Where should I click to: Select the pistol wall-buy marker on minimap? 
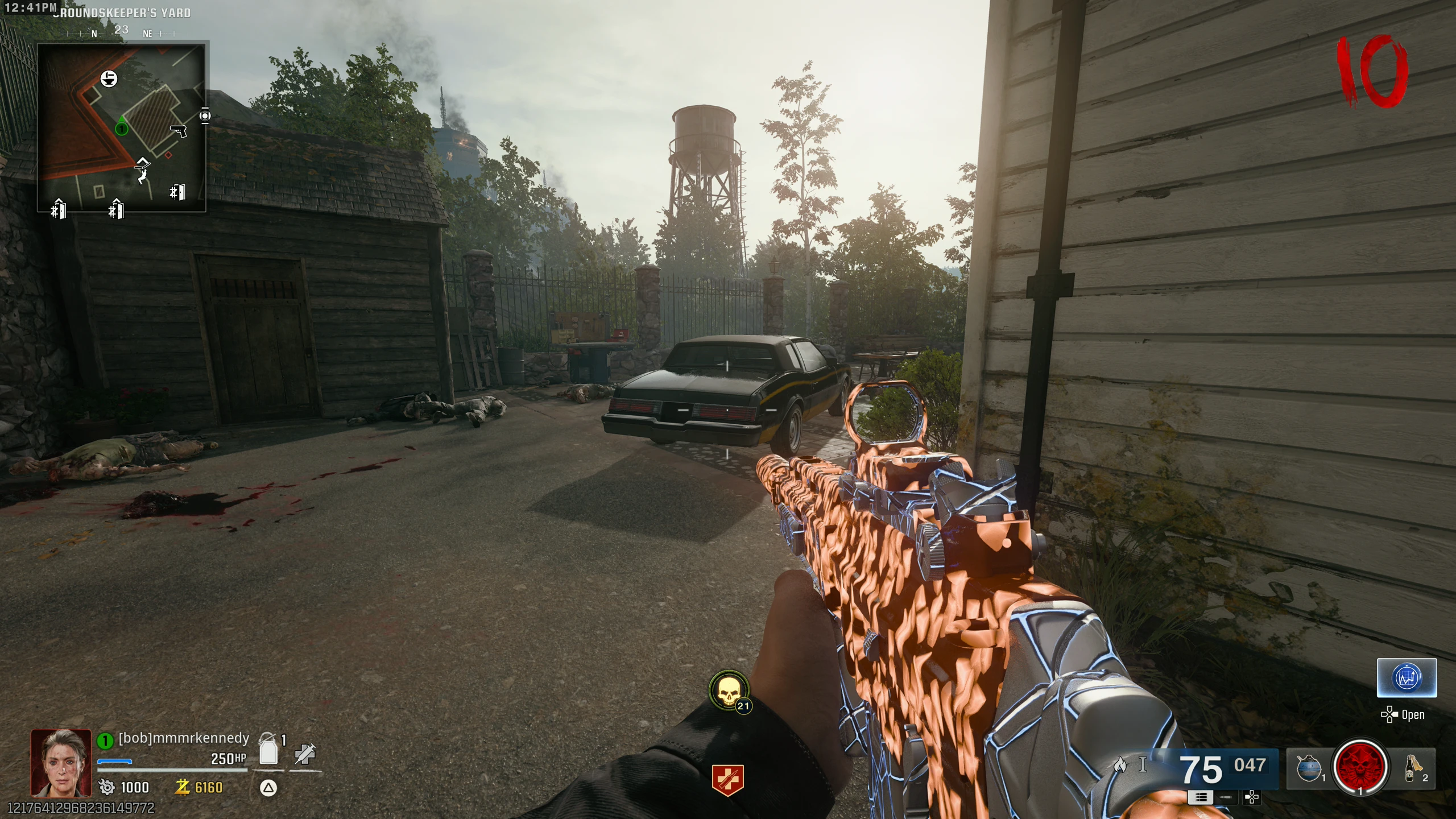click(179, 131)
